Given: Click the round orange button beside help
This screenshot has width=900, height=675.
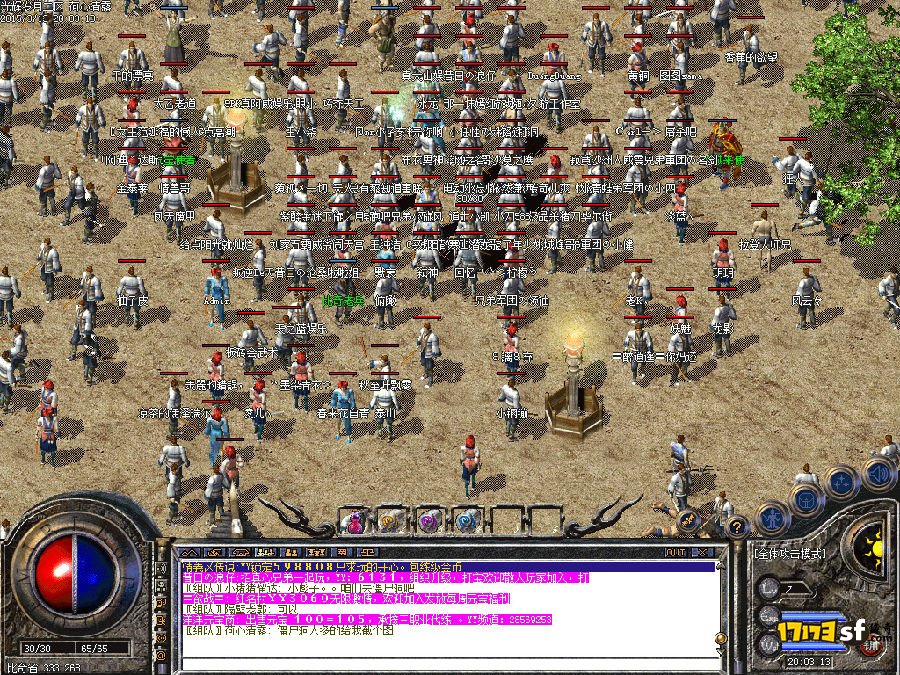Looking at the screenshot, I should coord(688,520).
